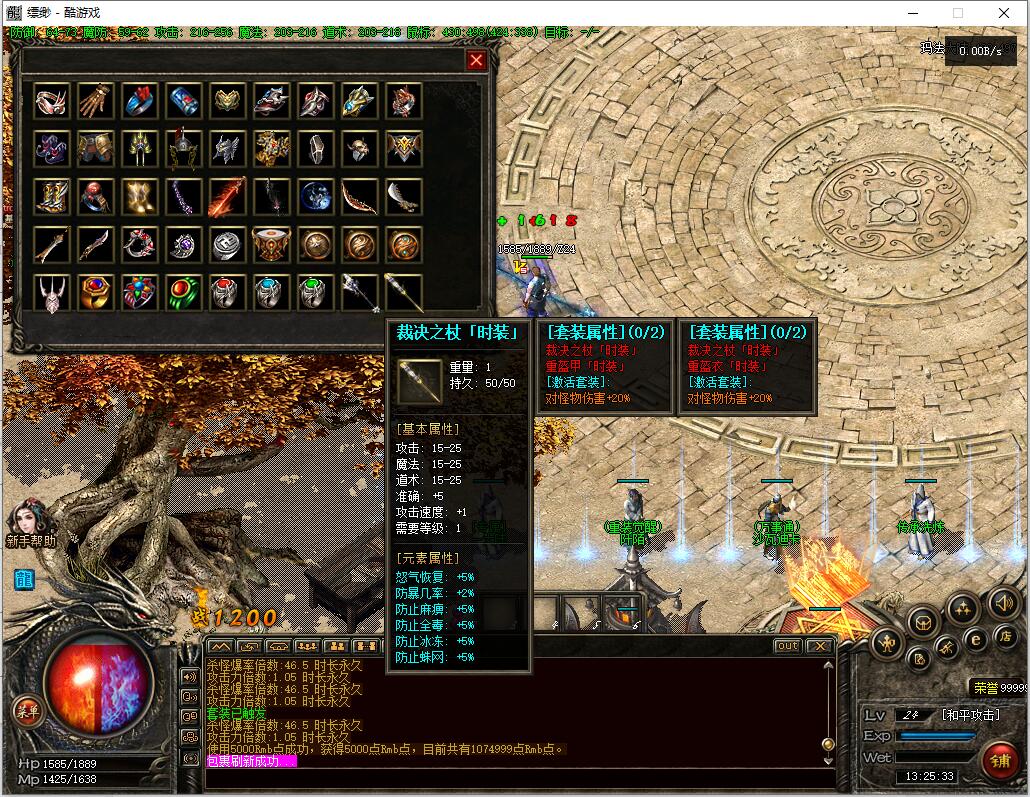1030x797 pixels.
Task: Open the red 铺 stall button
Action: [x=999, y=760]
